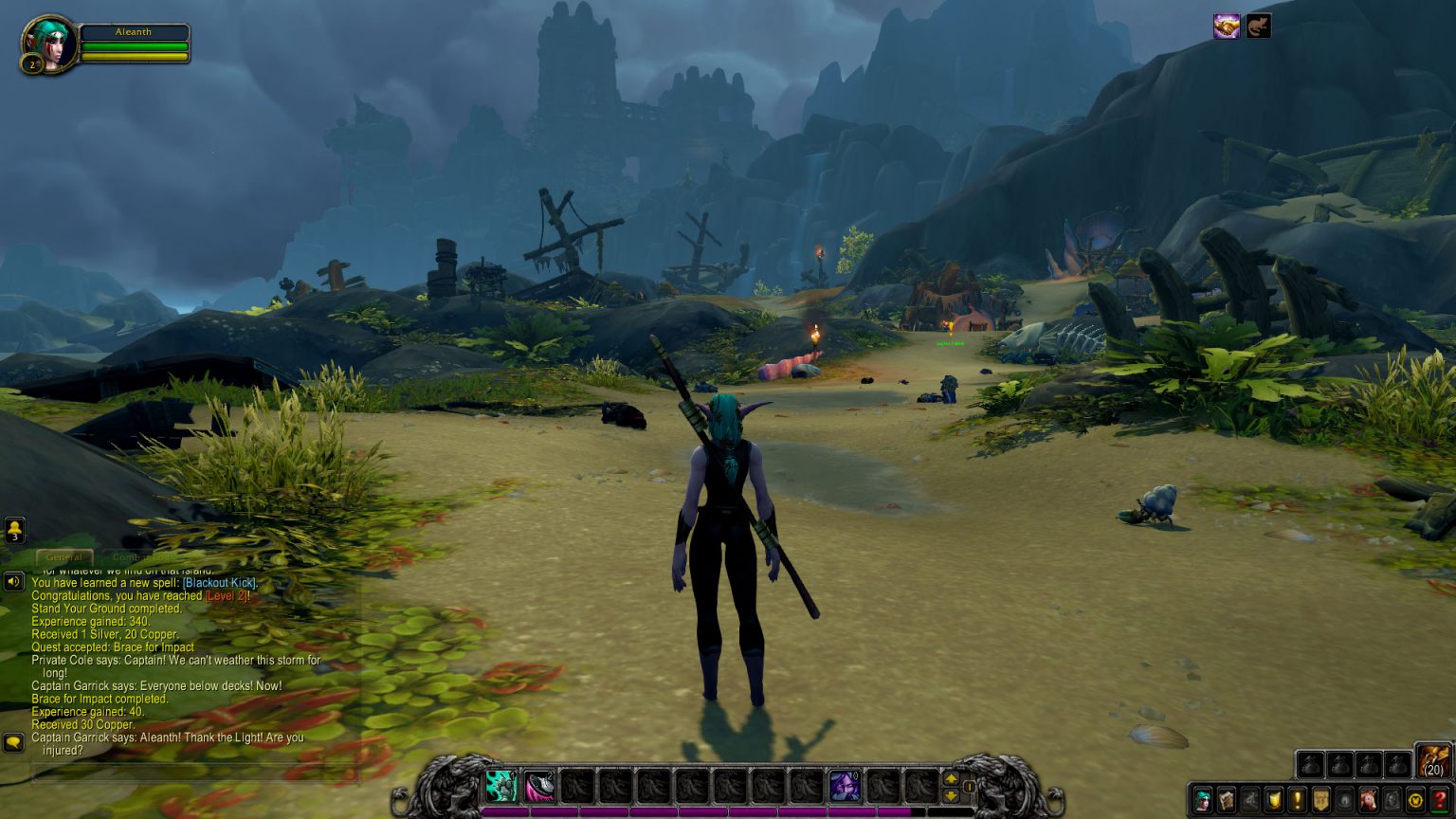The image size is (1456, 819).
Task: Open the chat speech bubble button
Action: pos(13,741)
